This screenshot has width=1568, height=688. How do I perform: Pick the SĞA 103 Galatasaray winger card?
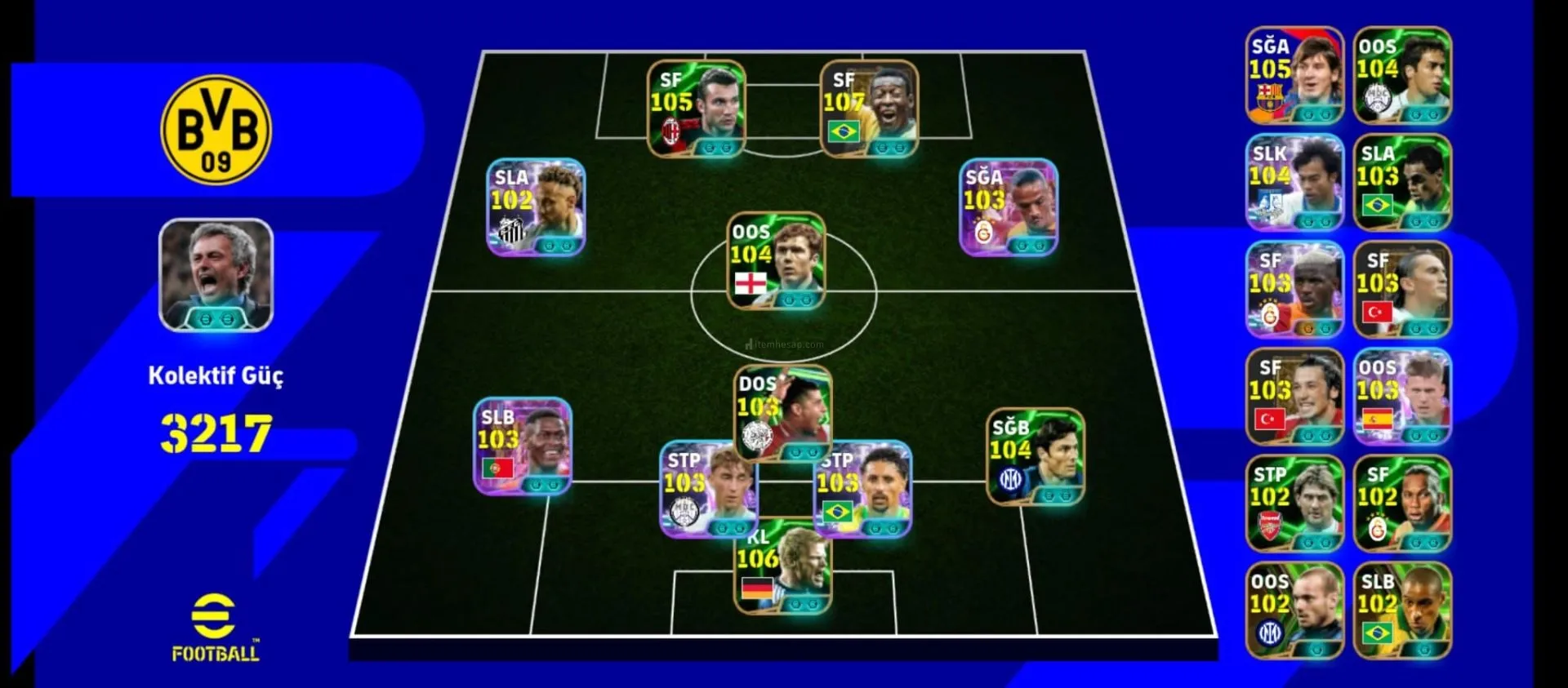point(1009,206)
